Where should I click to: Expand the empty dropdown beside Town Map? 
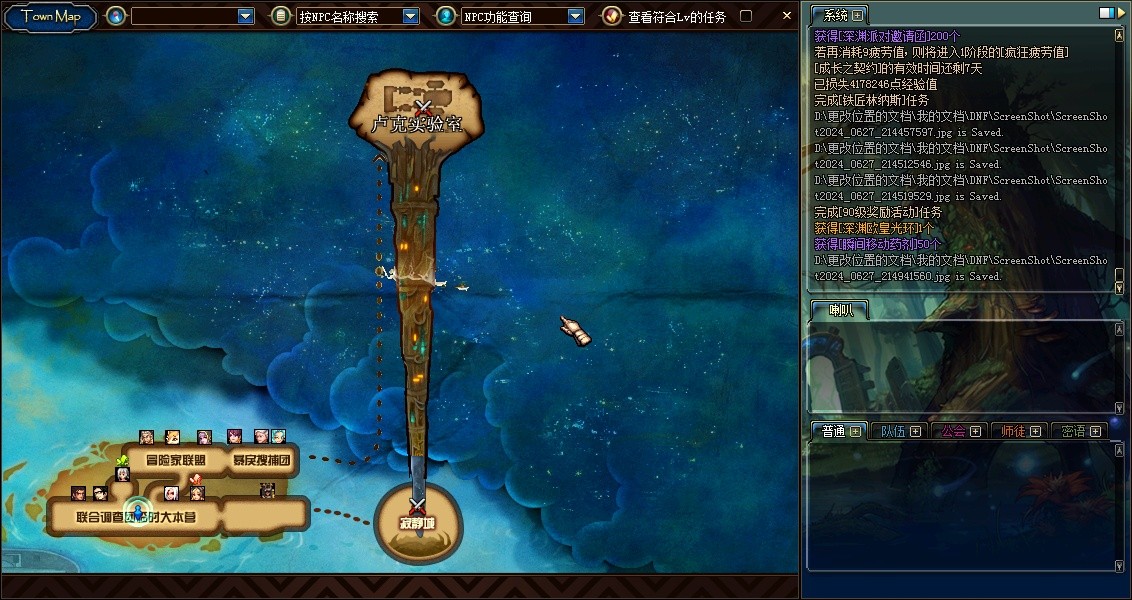tap(246, 16)
